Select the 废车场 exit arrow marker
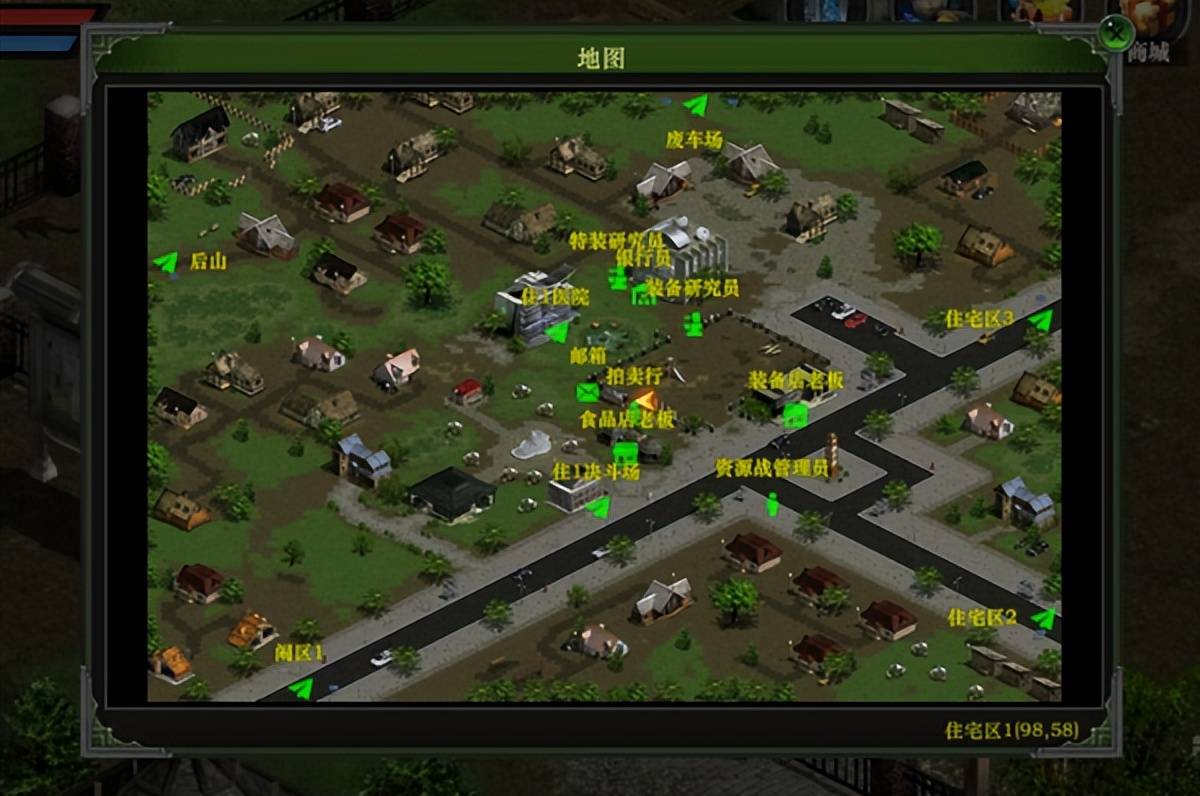This screenshot has width=1200, height=796. click(x=696, y=105)
